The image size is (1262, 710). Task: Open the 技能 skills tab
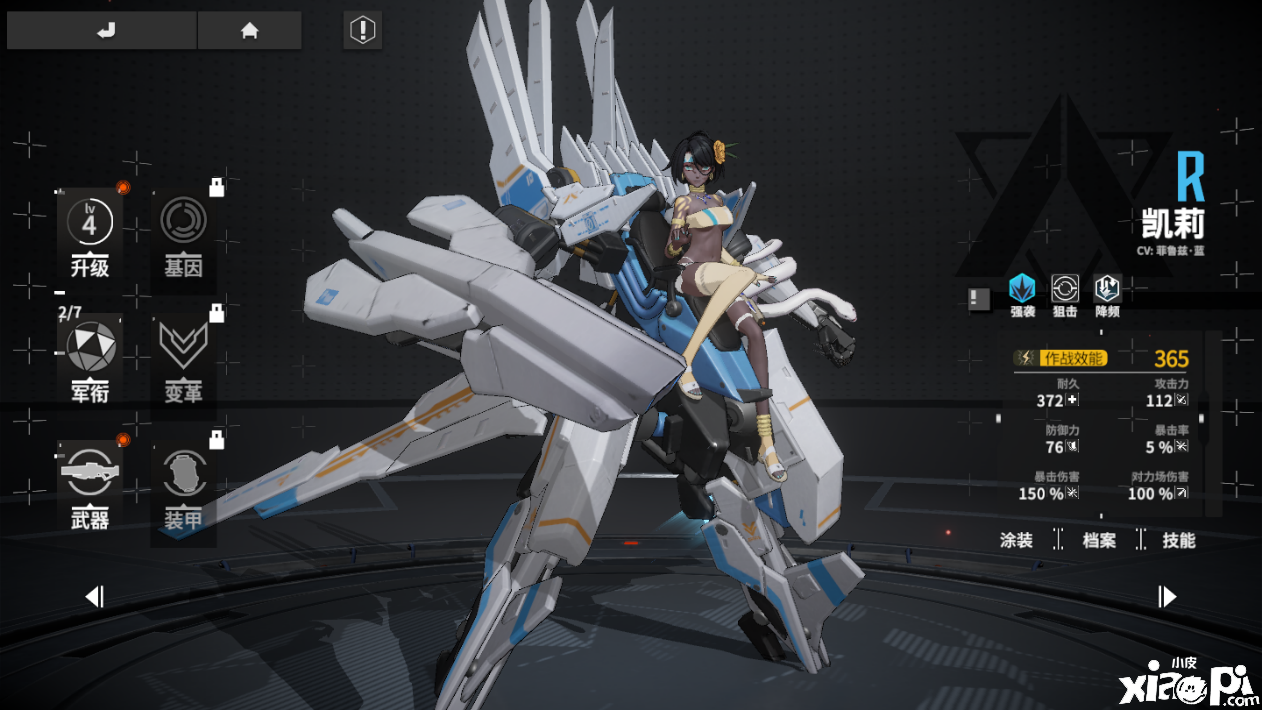click(x=1179, y=540)
